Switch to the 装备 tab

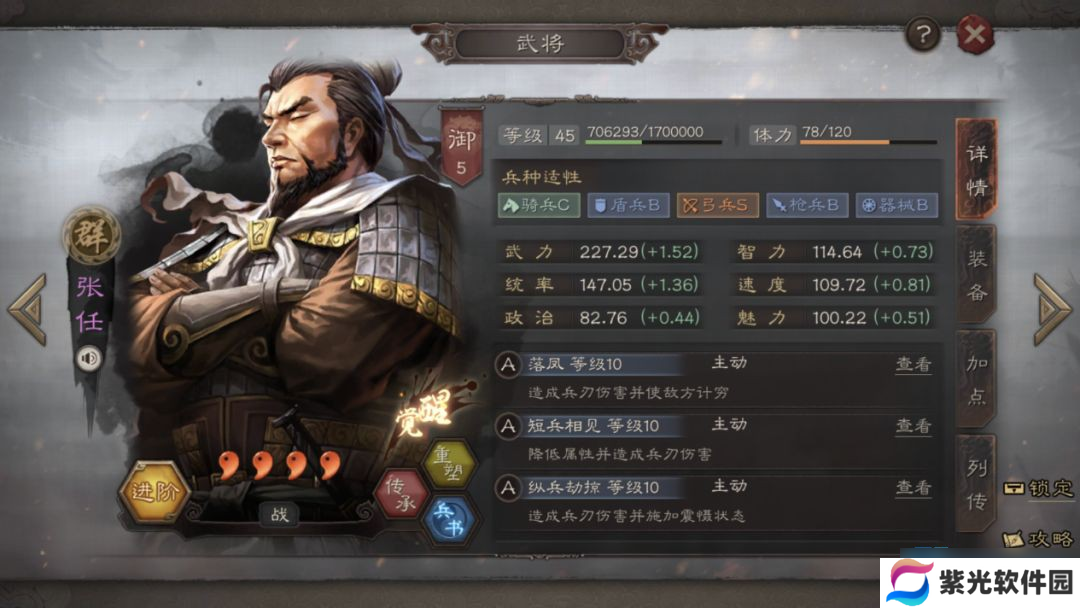tap(977, 275)
